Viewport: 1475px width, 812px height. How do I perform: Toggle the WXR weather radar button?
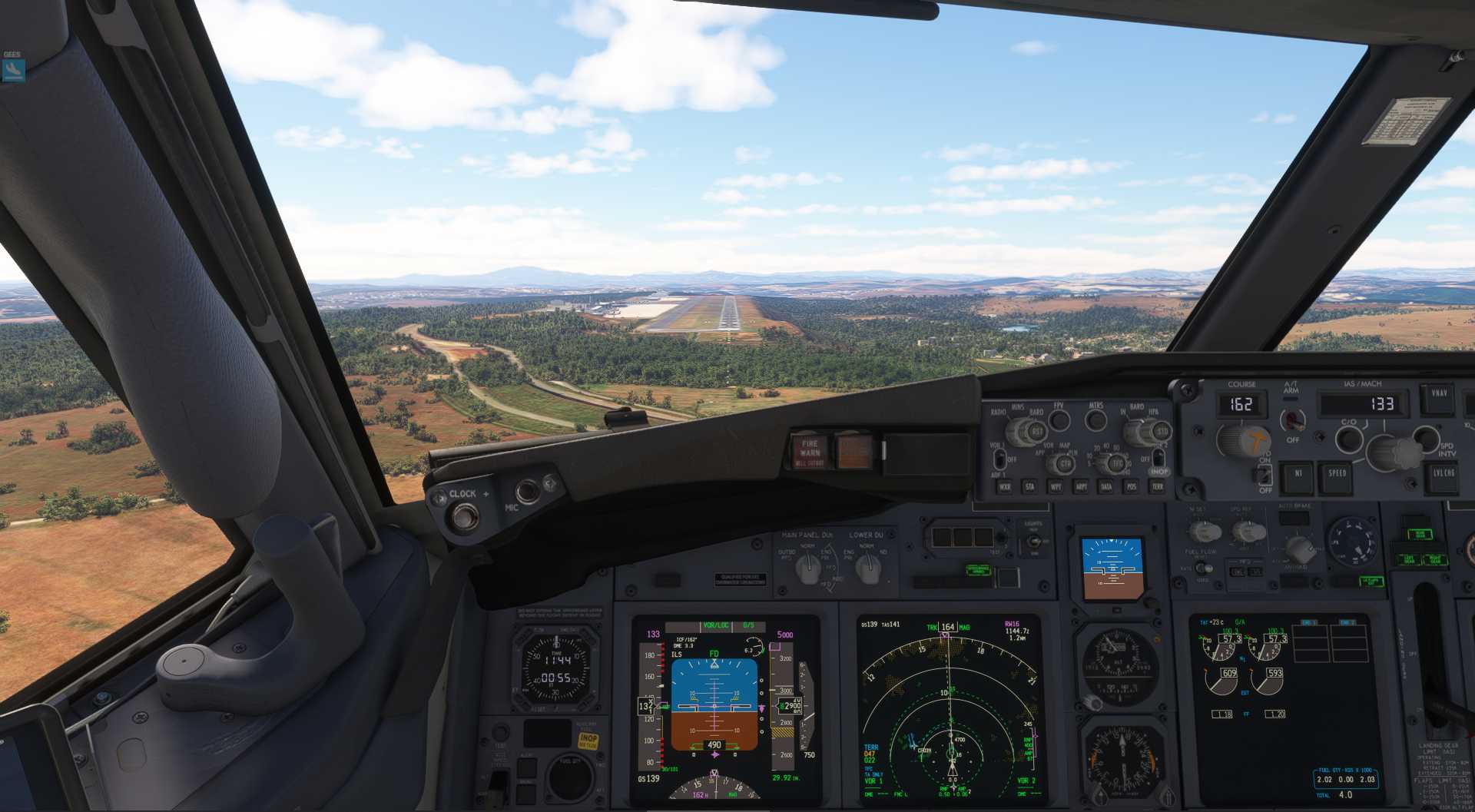(1004, 486)
